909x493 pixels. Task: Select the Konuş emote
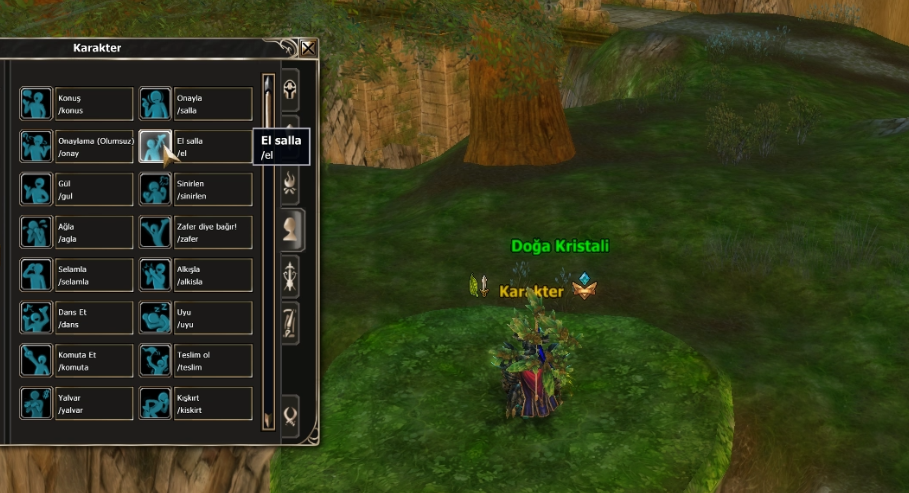click(36, 104)
